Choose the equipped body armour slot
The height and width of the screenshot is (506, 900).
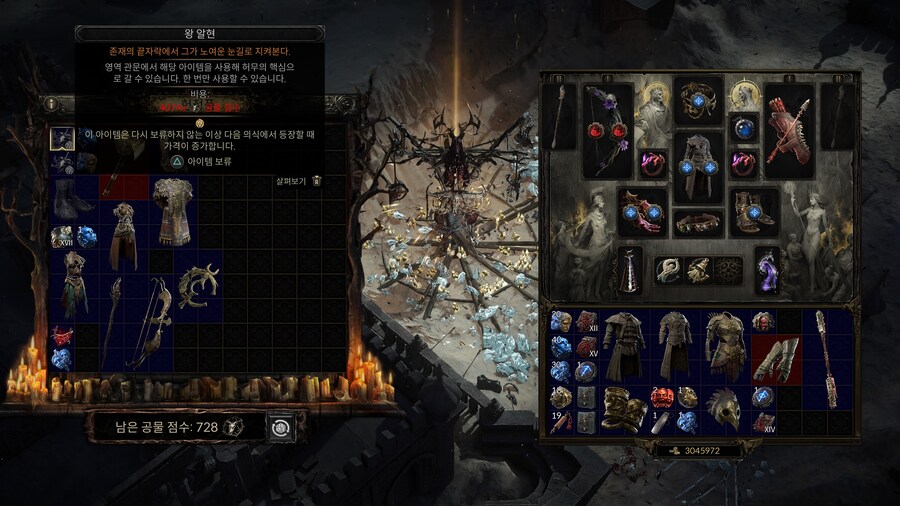pyautogui.click(x=697, y=164)
